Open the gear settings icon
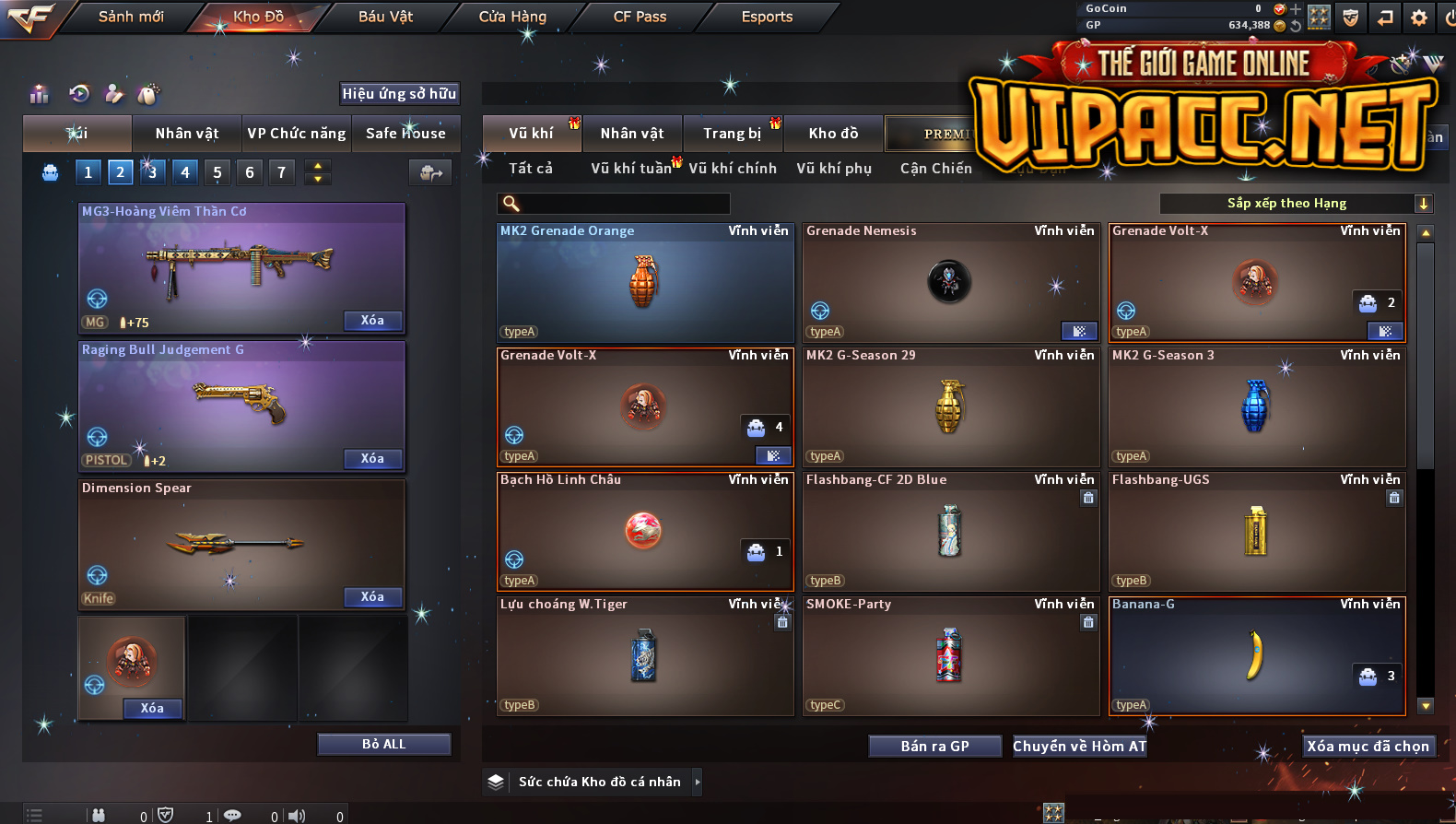Viewport: 1456px width, 824px height. pos(1419,18)
